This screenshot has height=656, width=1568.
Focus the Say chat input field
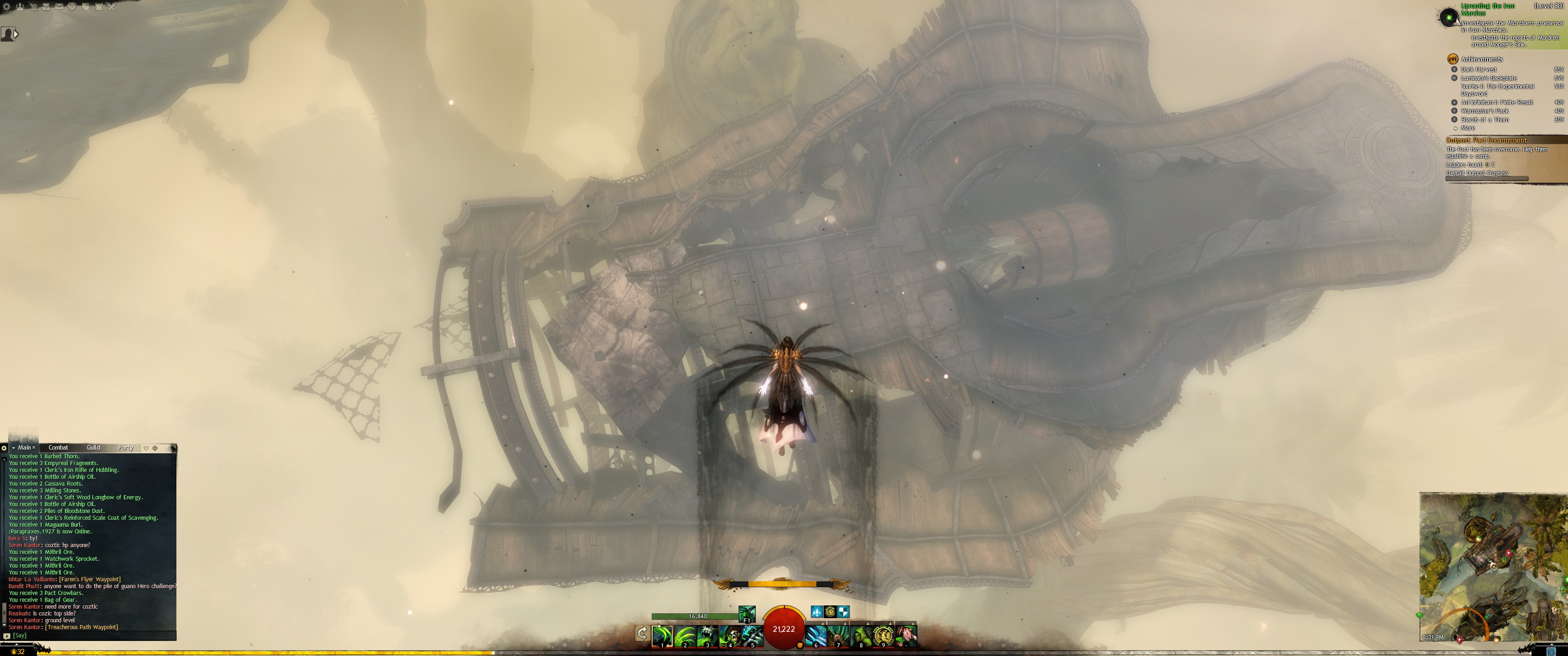point(91,635)
